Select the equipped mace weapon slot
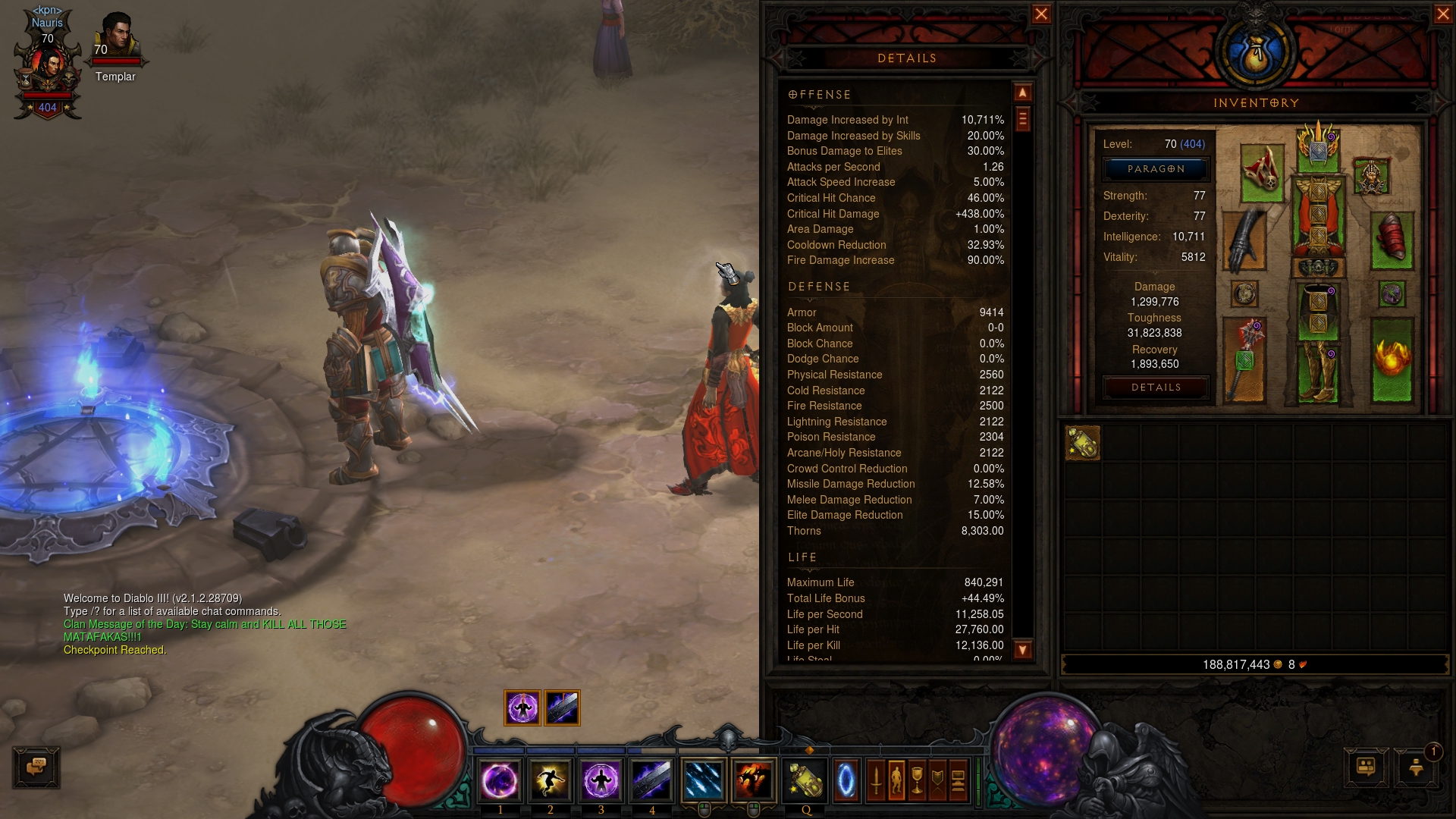 point(1244,359)
